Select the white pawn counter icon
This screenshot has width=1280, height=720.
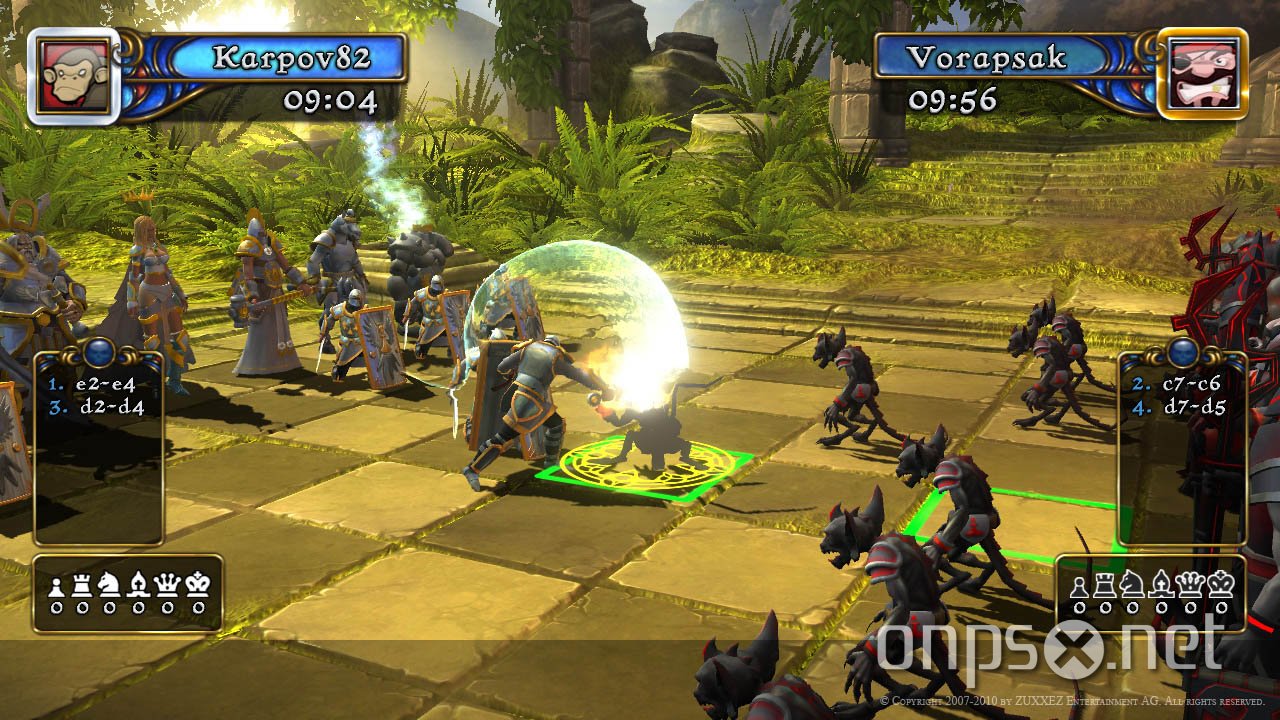click(x=57, y=585)
